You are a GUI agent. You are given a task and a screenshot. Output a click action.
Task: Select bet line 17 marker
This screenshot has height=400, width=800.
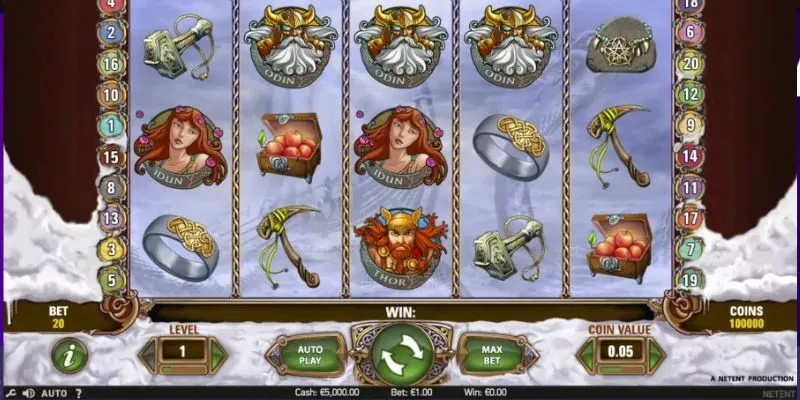(x=688, y=217)
